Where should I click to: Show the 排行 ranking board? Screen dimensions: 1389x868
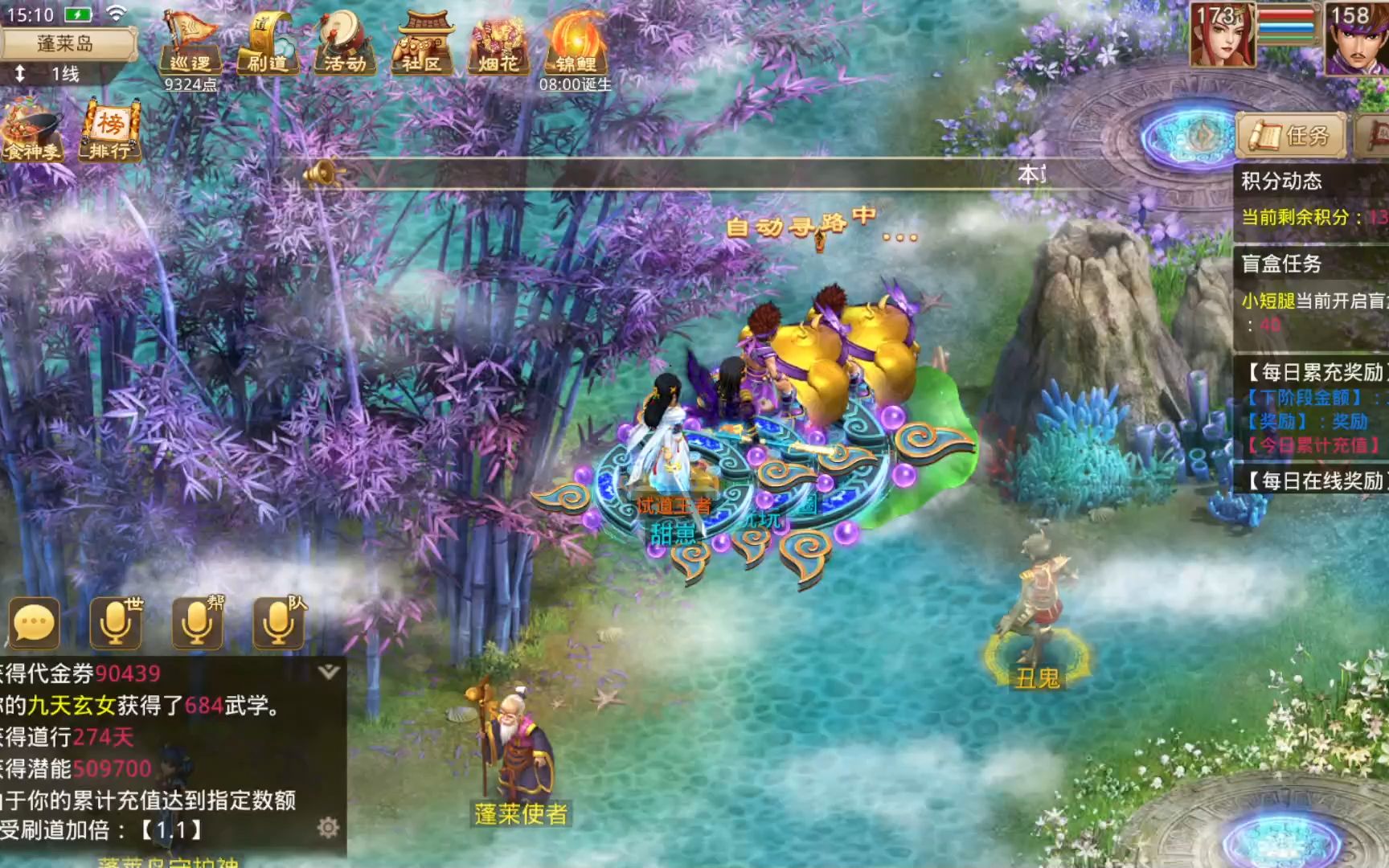110,129
